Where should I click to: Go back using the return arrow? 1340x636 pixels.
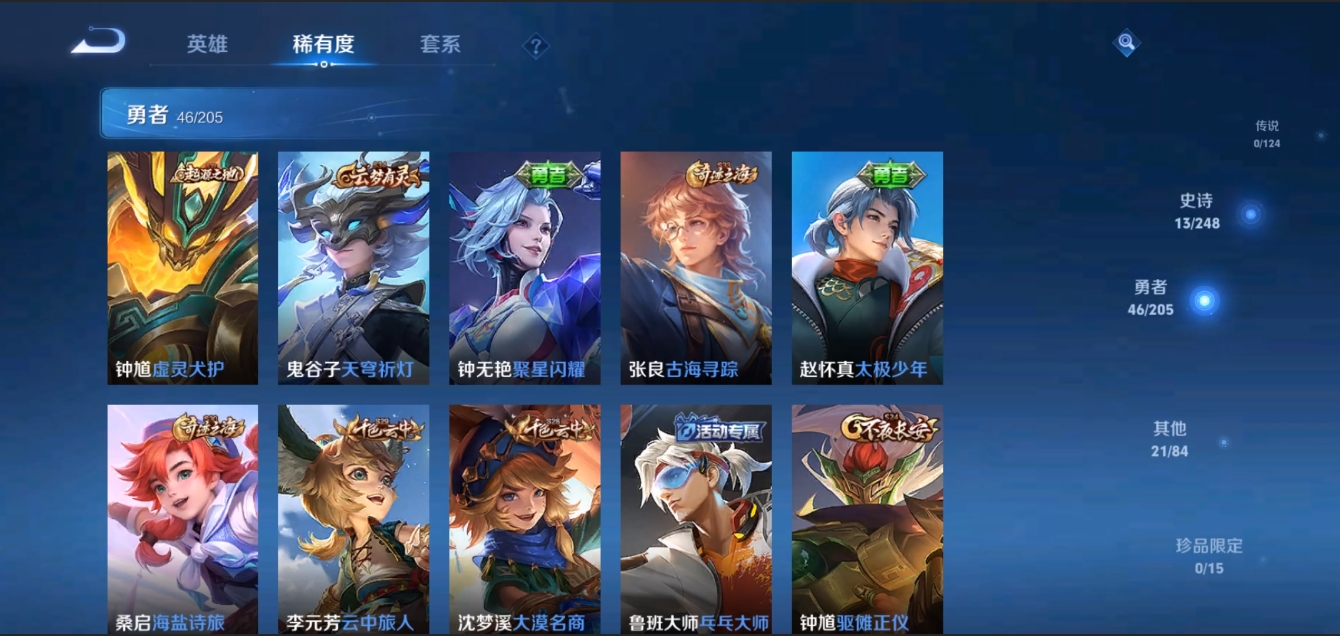click(x=98, y=42)
